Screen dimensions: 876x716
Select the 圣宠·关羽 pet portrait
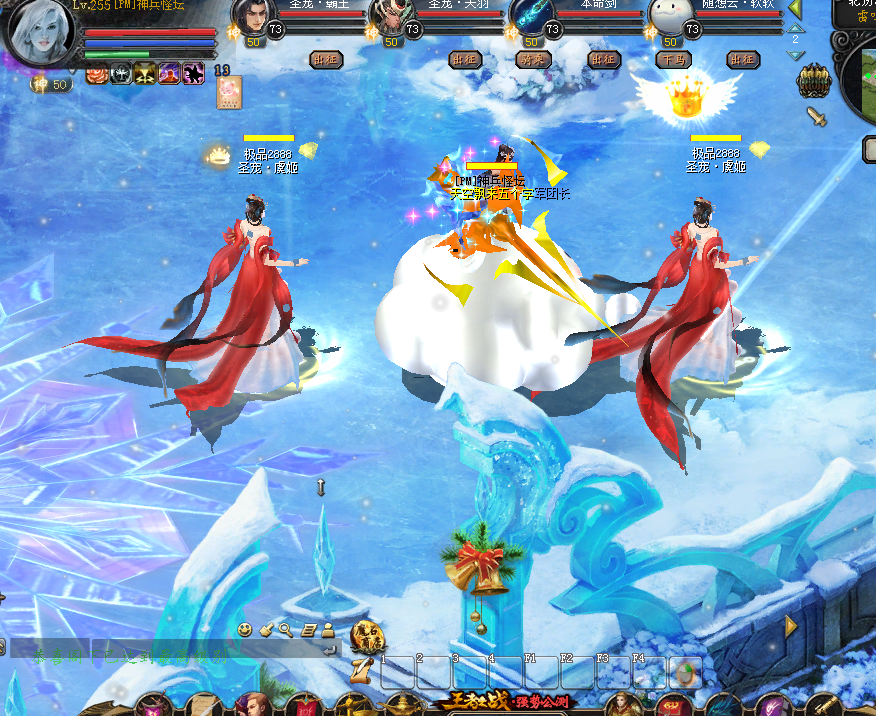(x=392, y=17)
